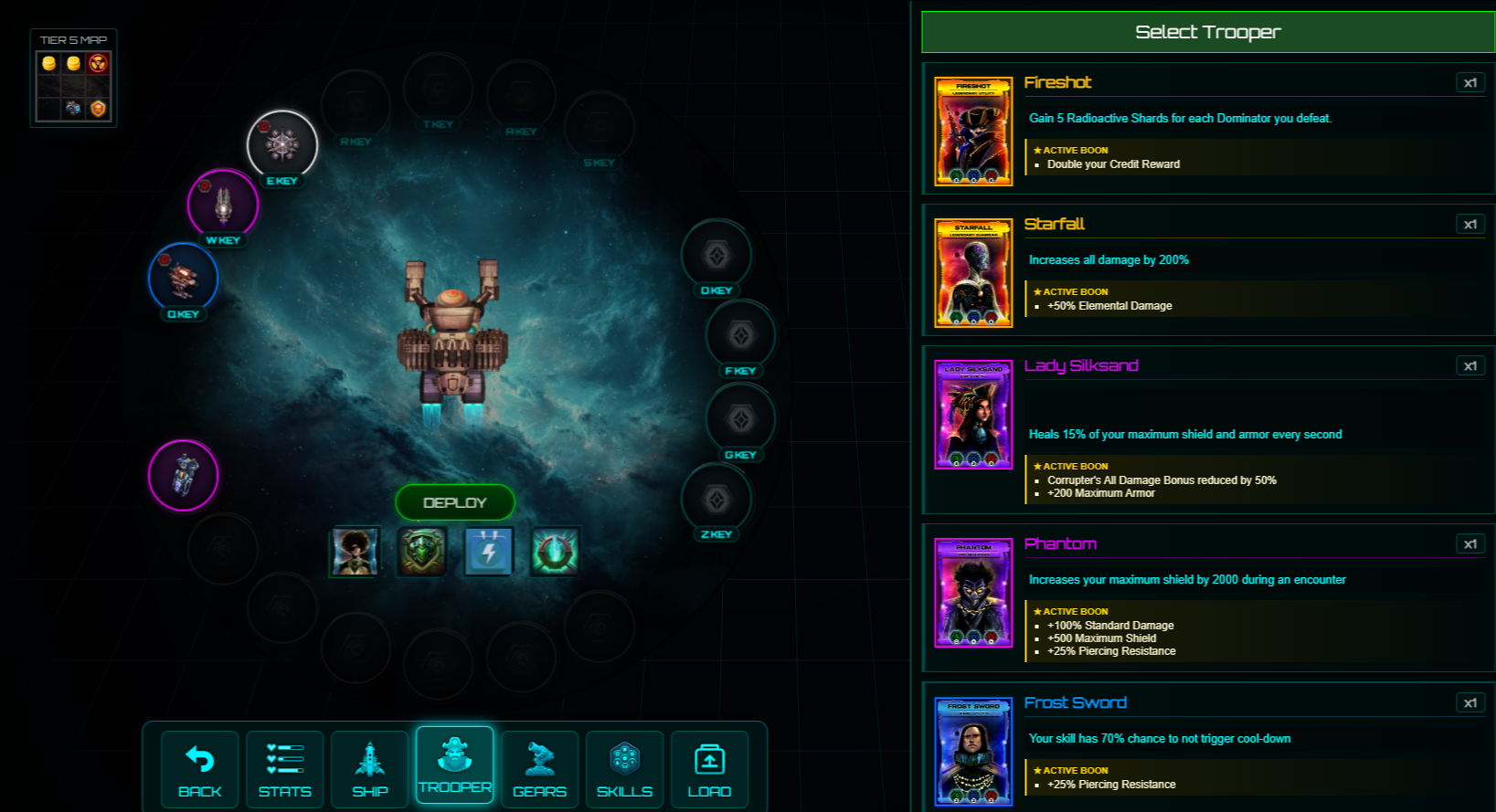Screen dimensions: 1496x812
Task: Open the Q Key weapon slot
Action: 183,277
